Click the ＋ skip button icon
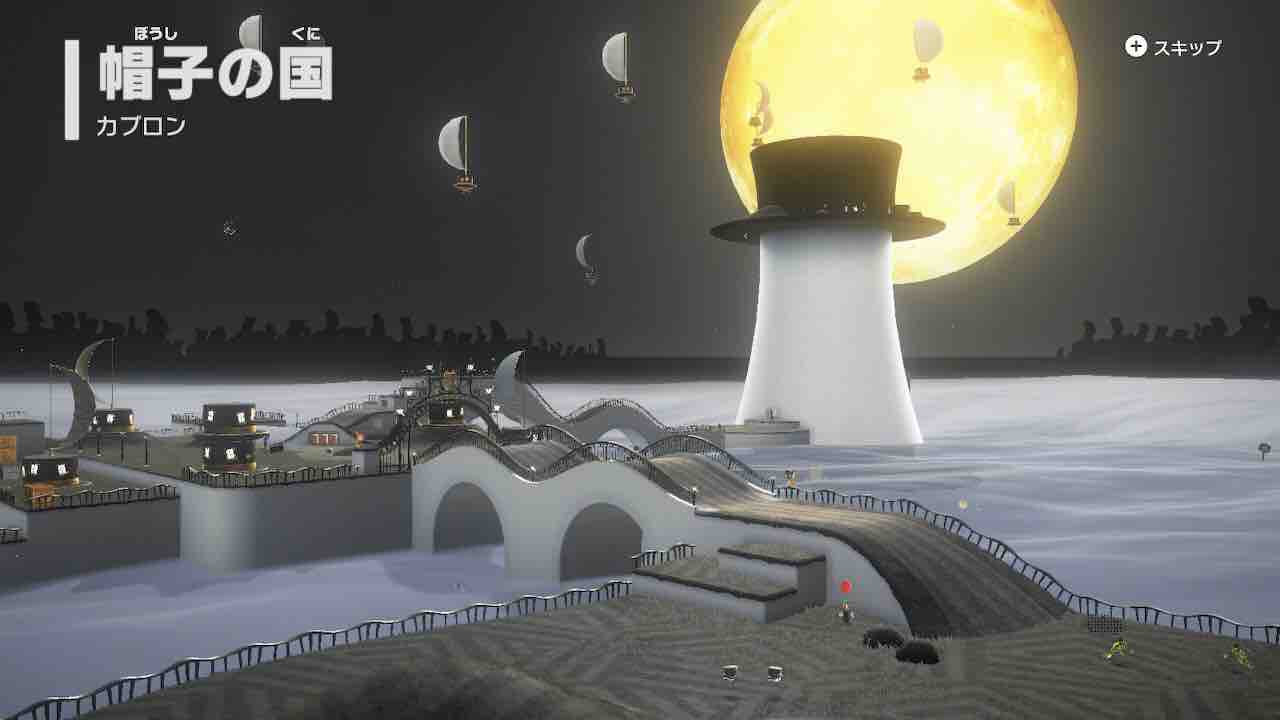The width and height of the screenshot is (1280, 720). (x=1135, y=45)
